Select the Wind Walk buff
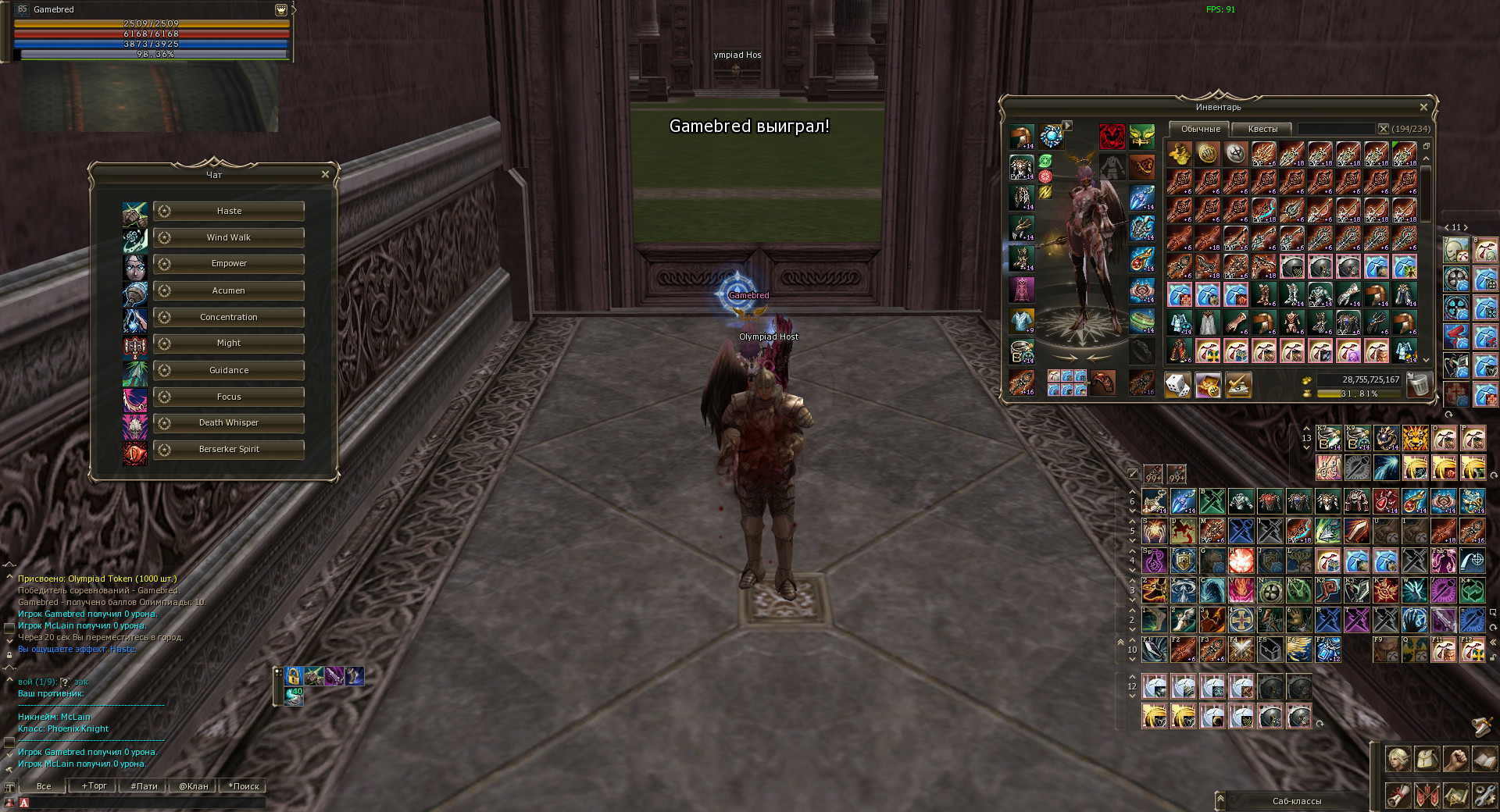This screenshot has width=1500, height=812. [228, 237]
